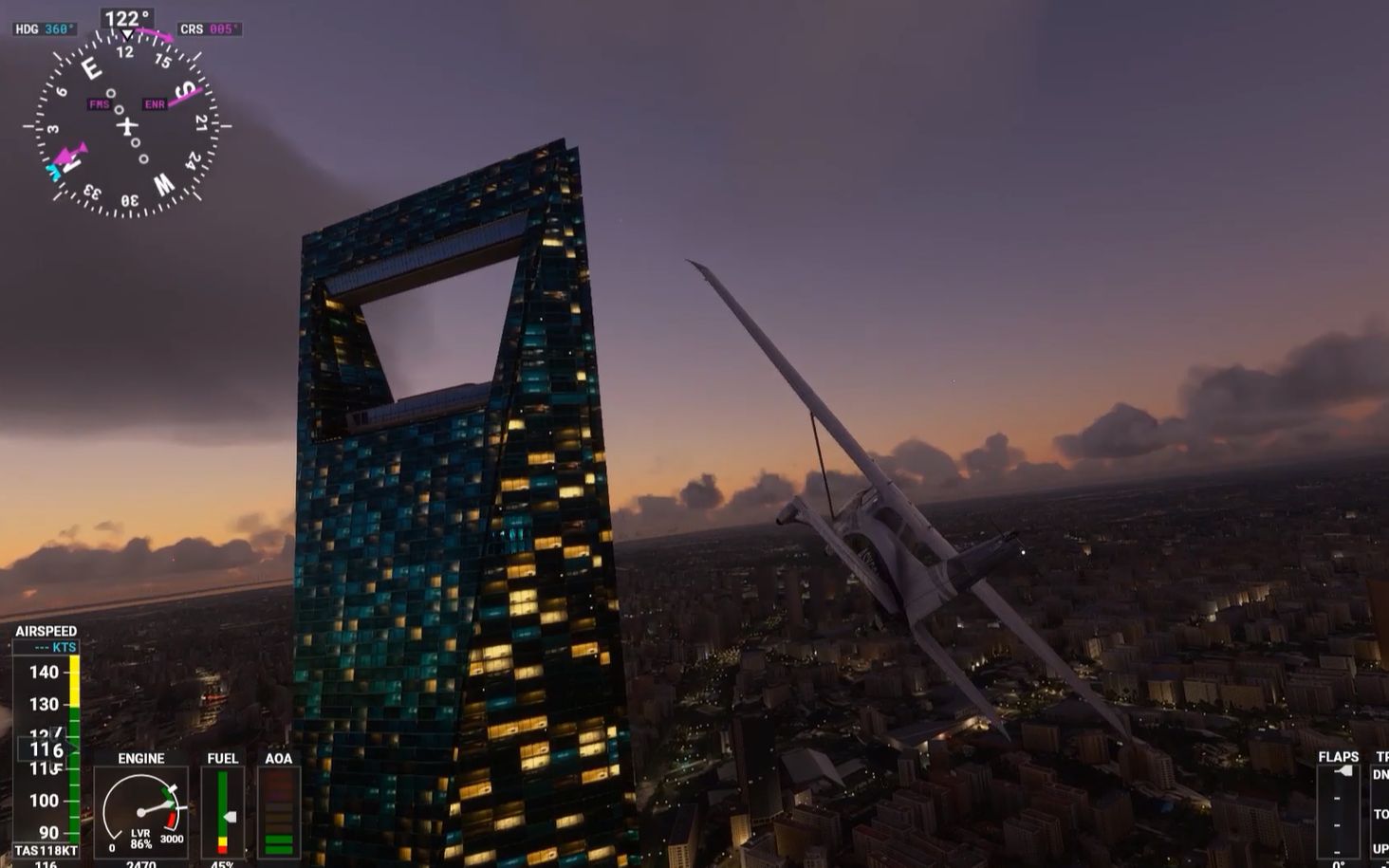Image resolution: width=1389 pixels, height=868 pixels.
Task: Click the LVR 86% engine readout
Action: [x=141, y=839]
